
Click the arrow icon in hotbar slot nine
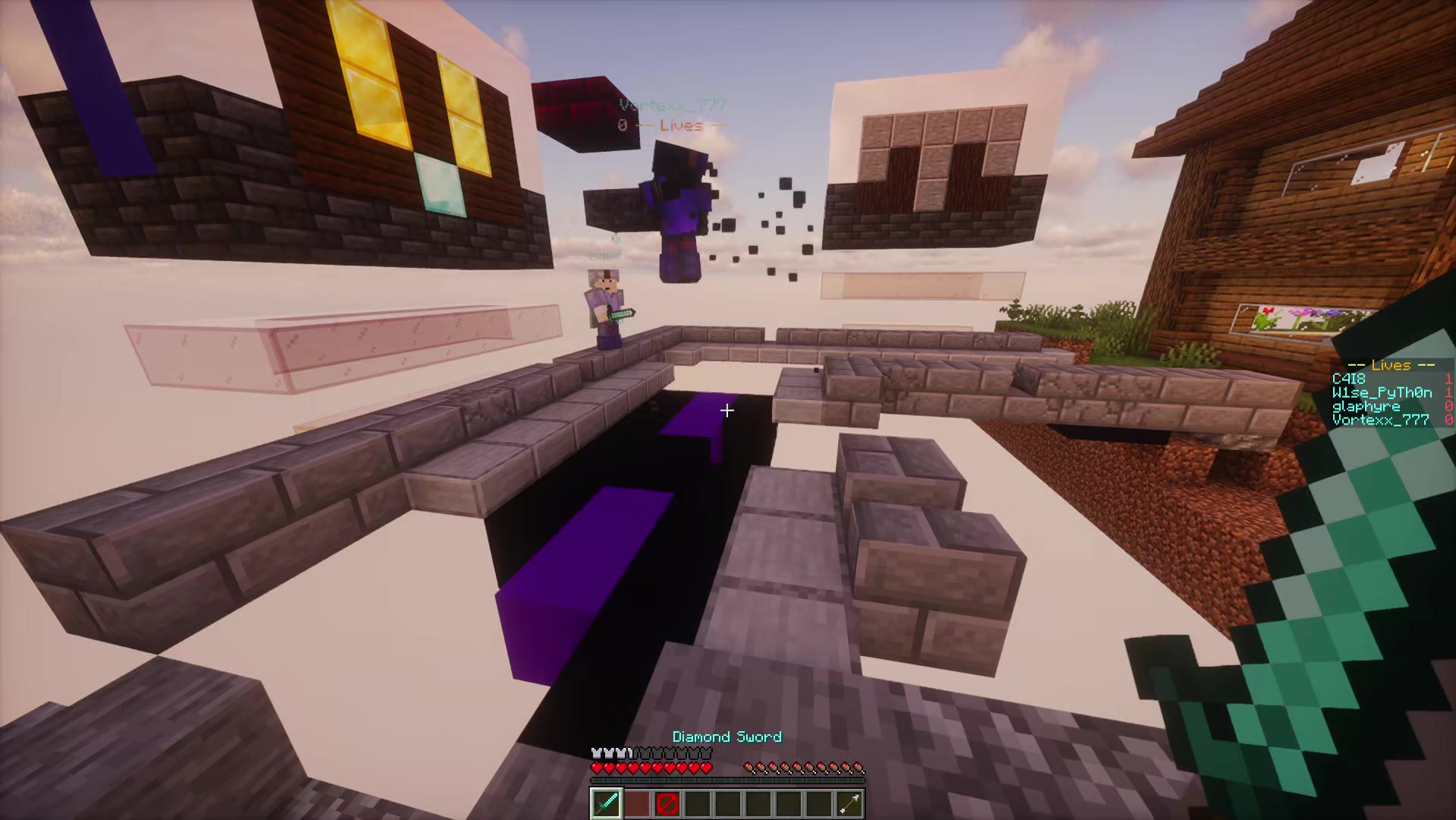click(x=849, y=804)
